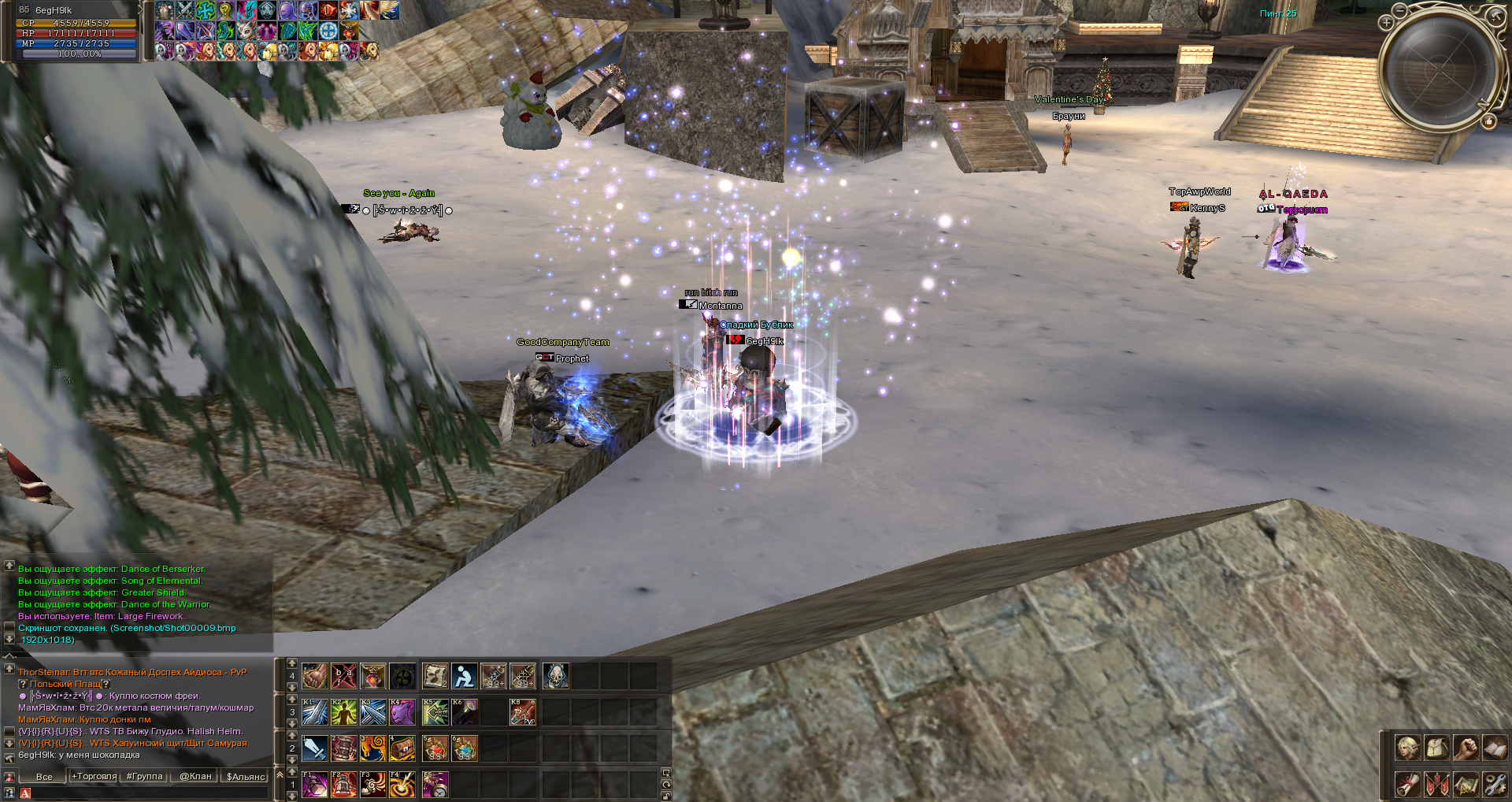Open the inventory bag icon
The height and width of the screenshot is (802, 1512).
point(1436,748)
